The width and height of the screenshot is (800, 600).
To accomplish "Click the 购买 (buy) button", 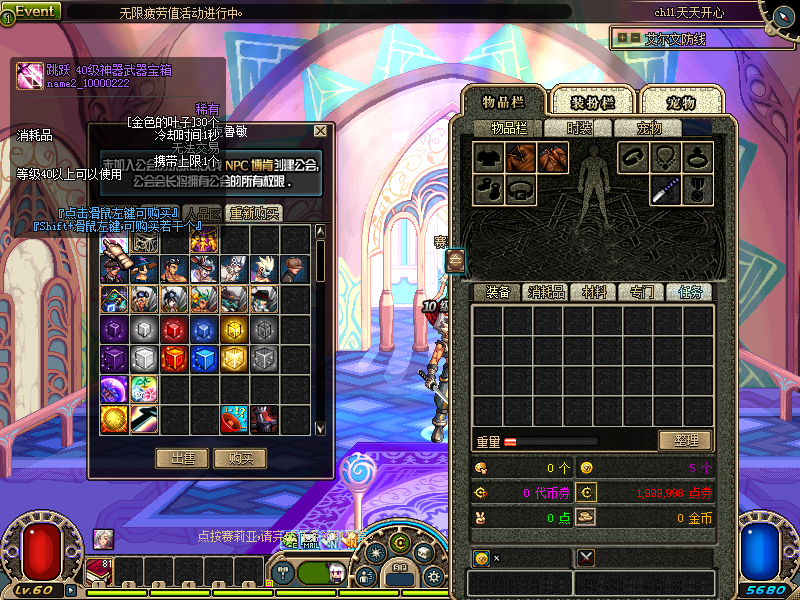I will point(240,458).
